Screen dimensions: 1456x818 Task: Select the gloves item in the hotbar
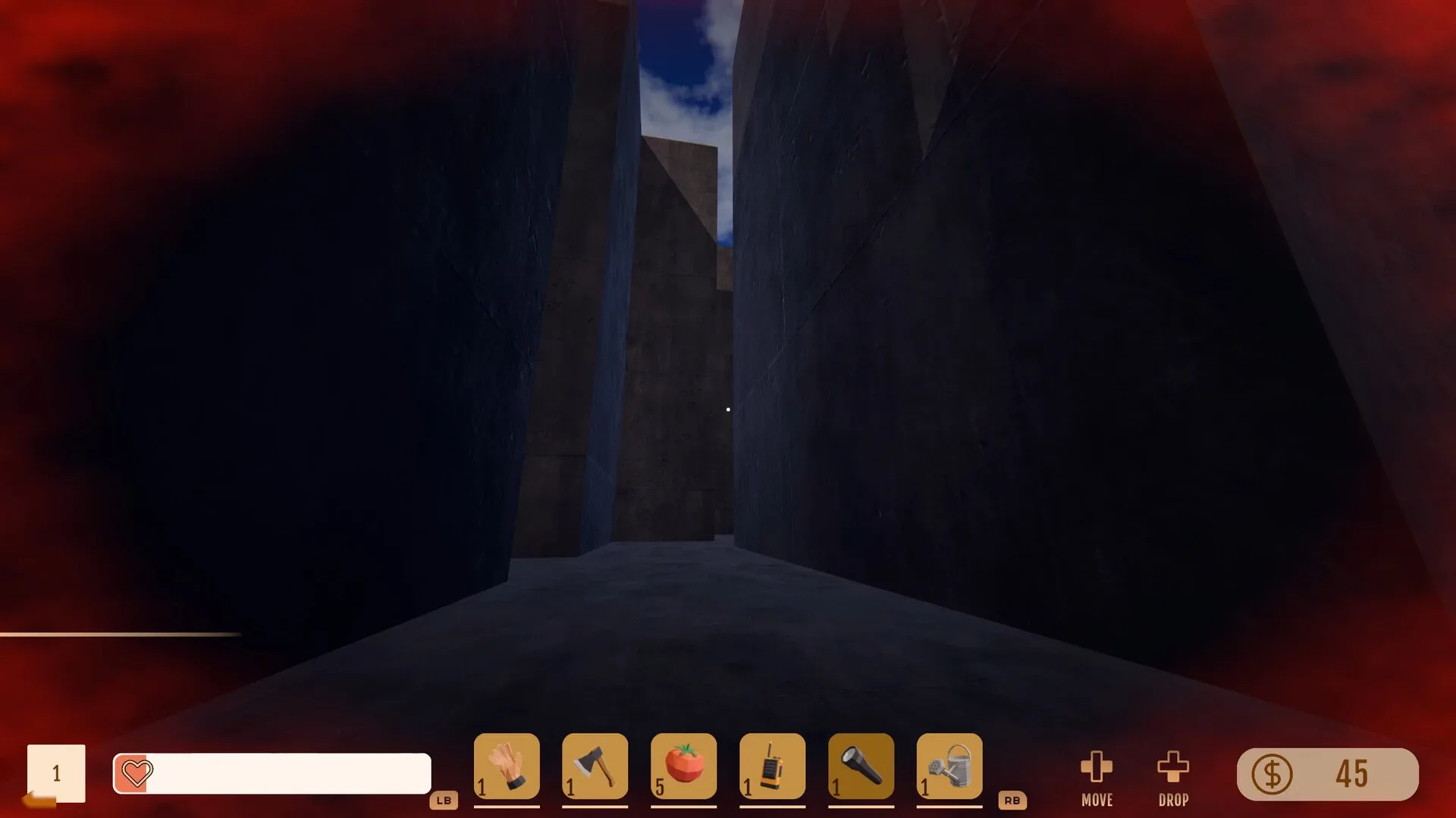(507, 767)
